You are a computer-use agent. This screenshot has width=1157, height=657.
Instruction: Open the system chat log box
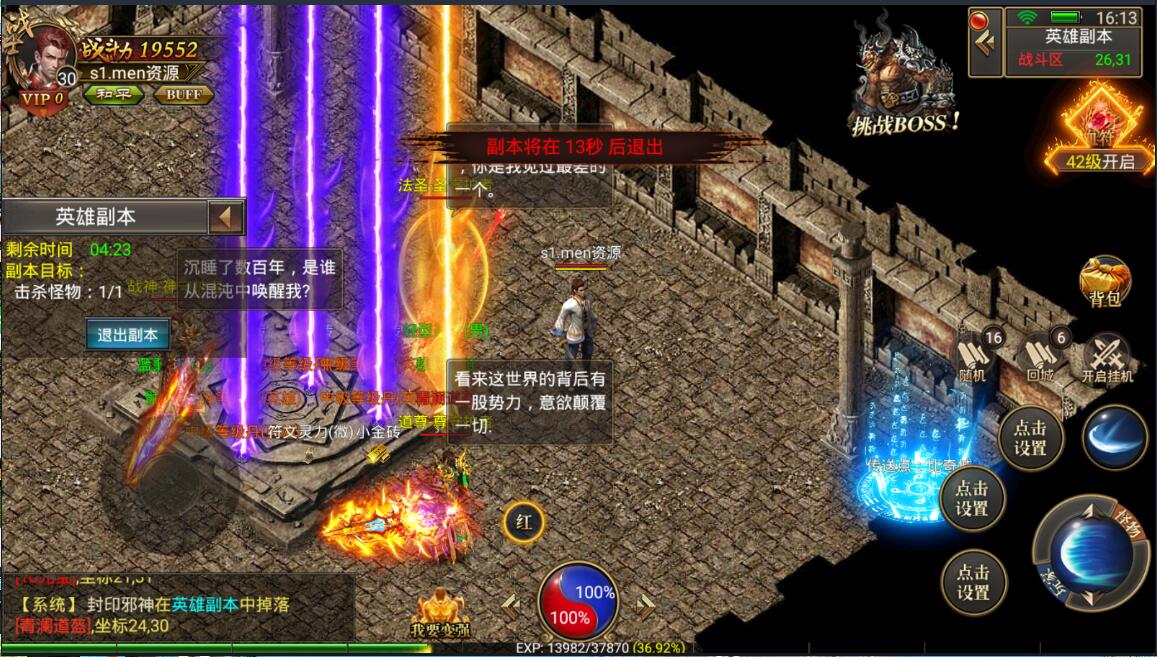178,606
